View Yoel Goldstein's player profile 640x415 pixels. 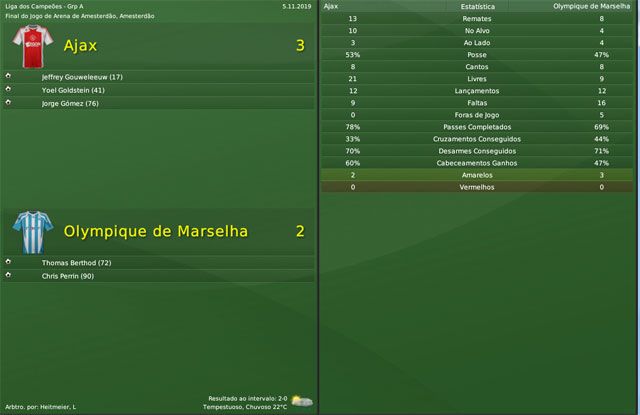pyautogui.click(x=73, y=90)
